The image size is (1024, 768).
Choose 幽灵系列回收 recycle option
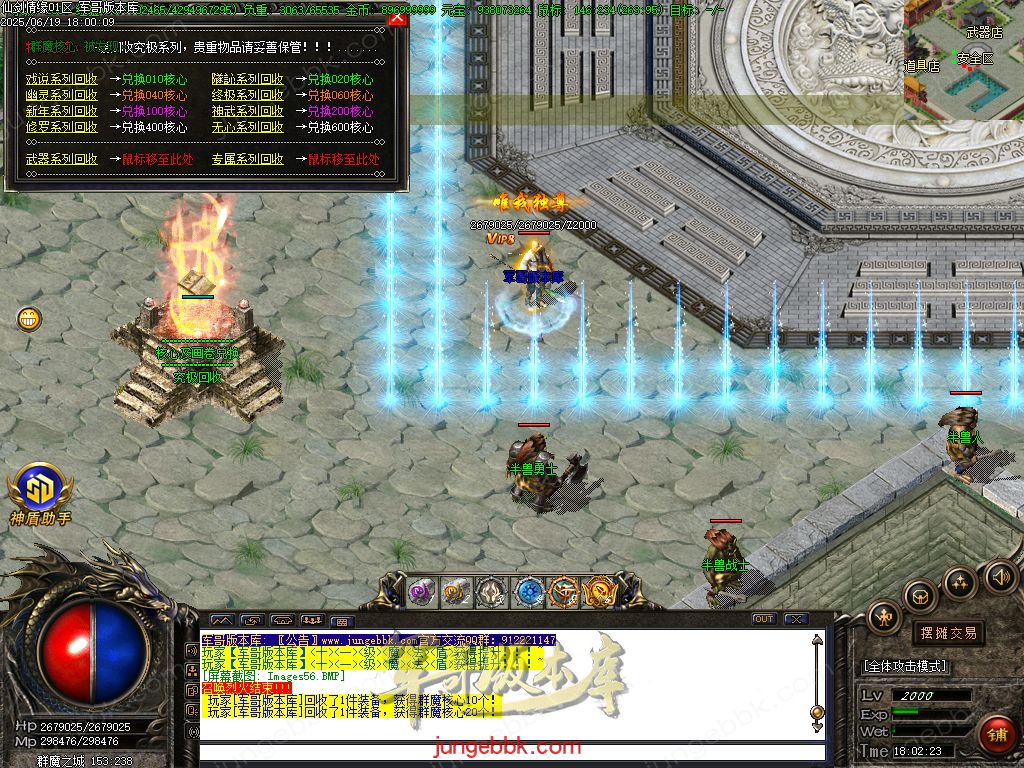62,95
